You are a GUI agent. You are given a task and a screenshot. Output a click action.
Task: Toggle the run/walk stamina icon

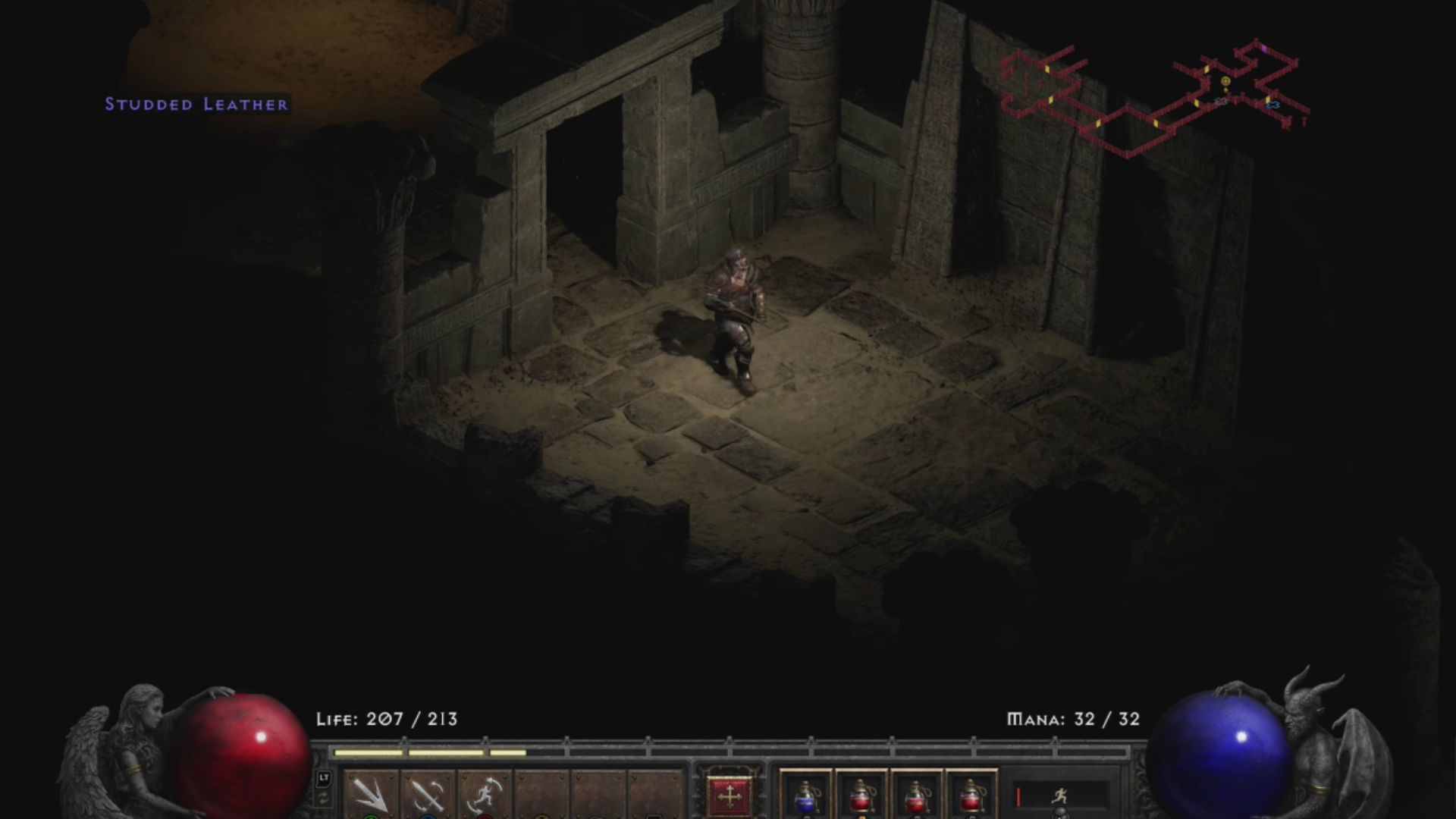tap(1060, 796)
